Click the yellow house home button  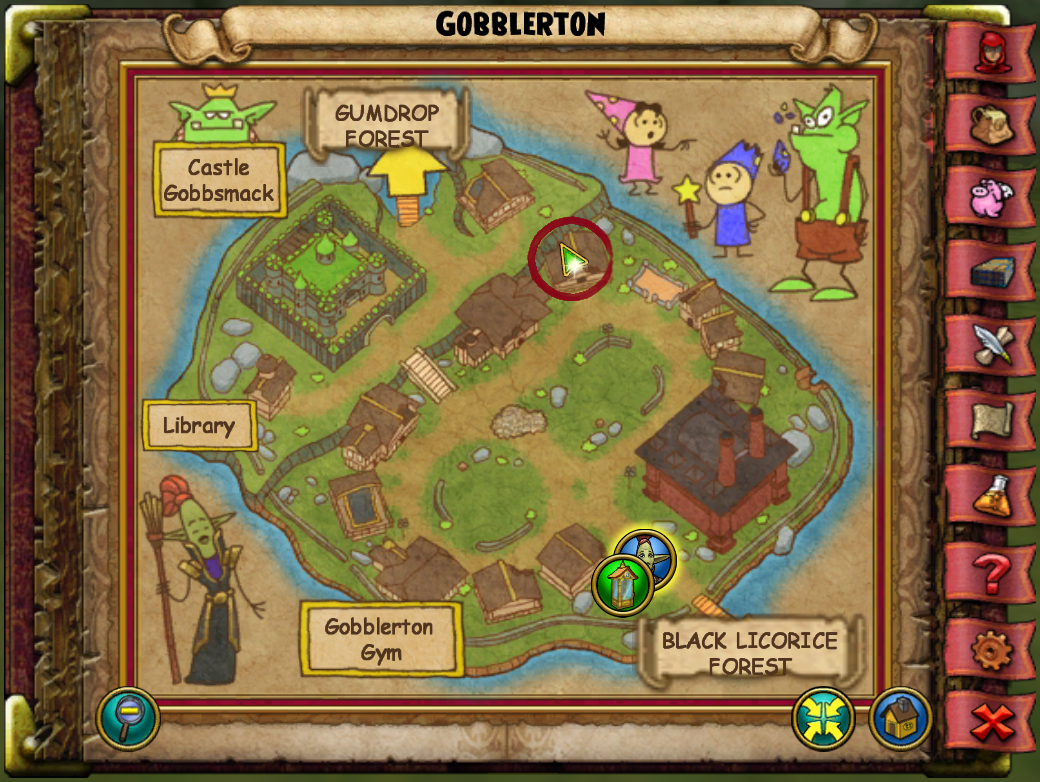(x=900, y=718)
